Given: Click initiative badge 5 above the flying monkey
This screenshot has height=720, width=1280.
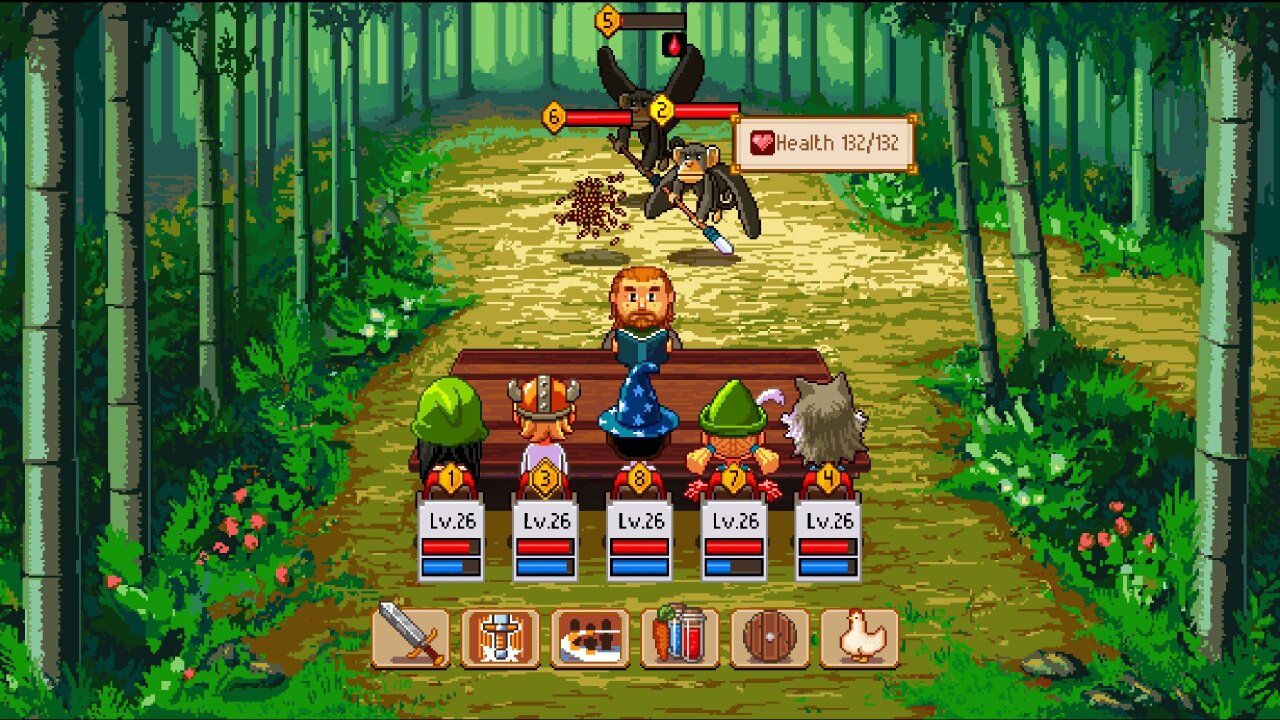Looking at the screenshot, I should (x=605, y=18).
